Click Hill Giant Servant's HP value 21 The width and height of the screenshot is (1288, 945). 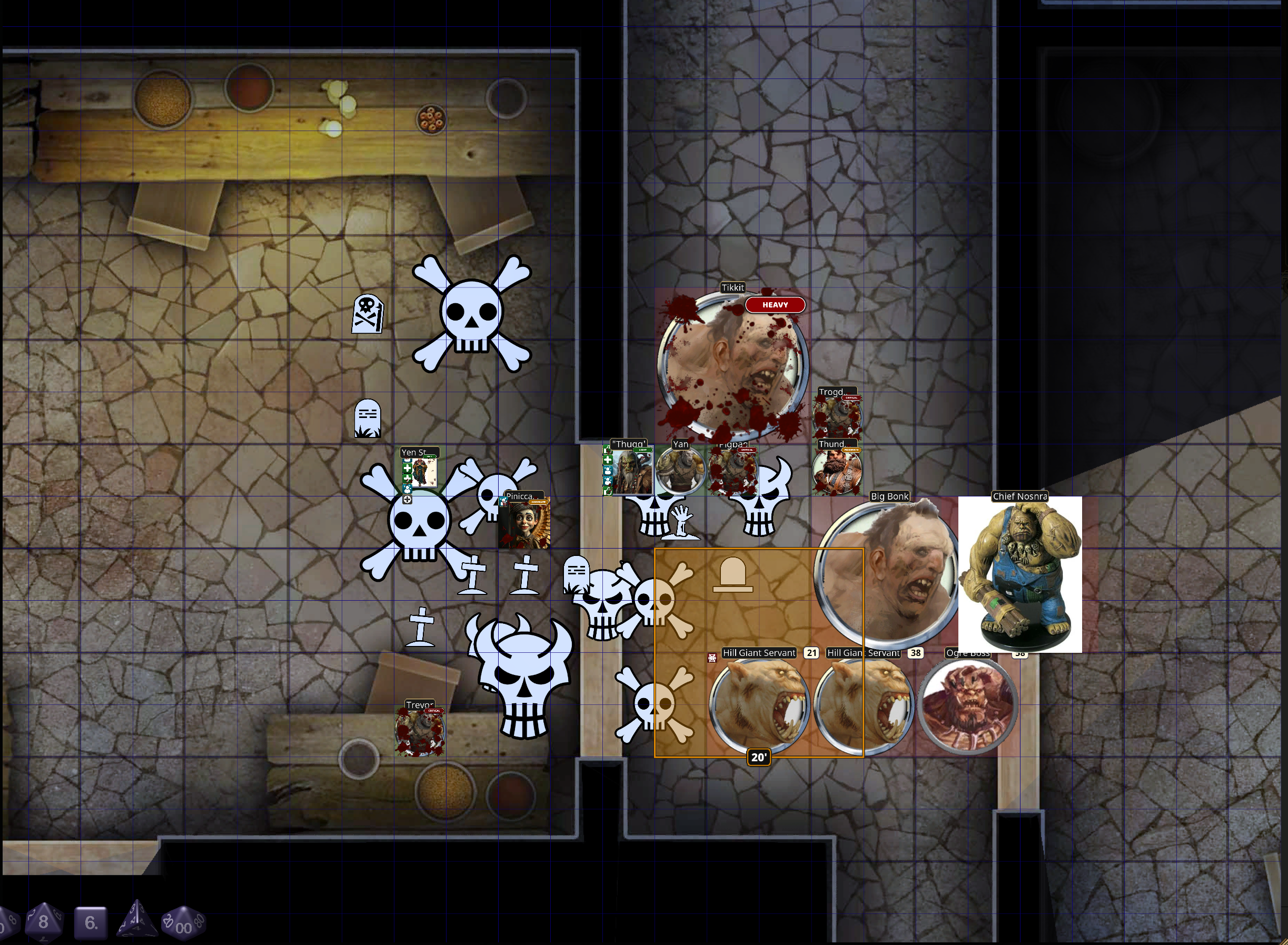[811, 653]
